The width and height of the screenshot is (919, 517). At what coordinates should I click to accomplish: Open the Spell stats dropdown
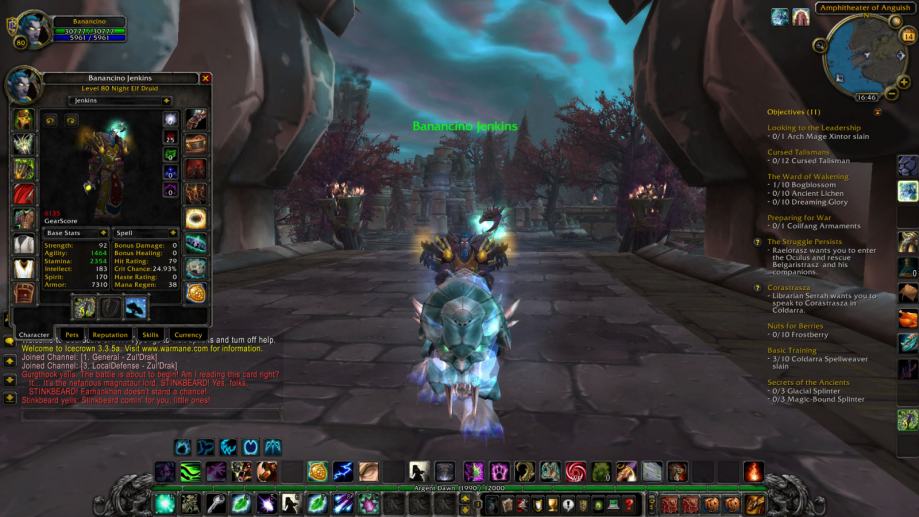click(145, 233)
